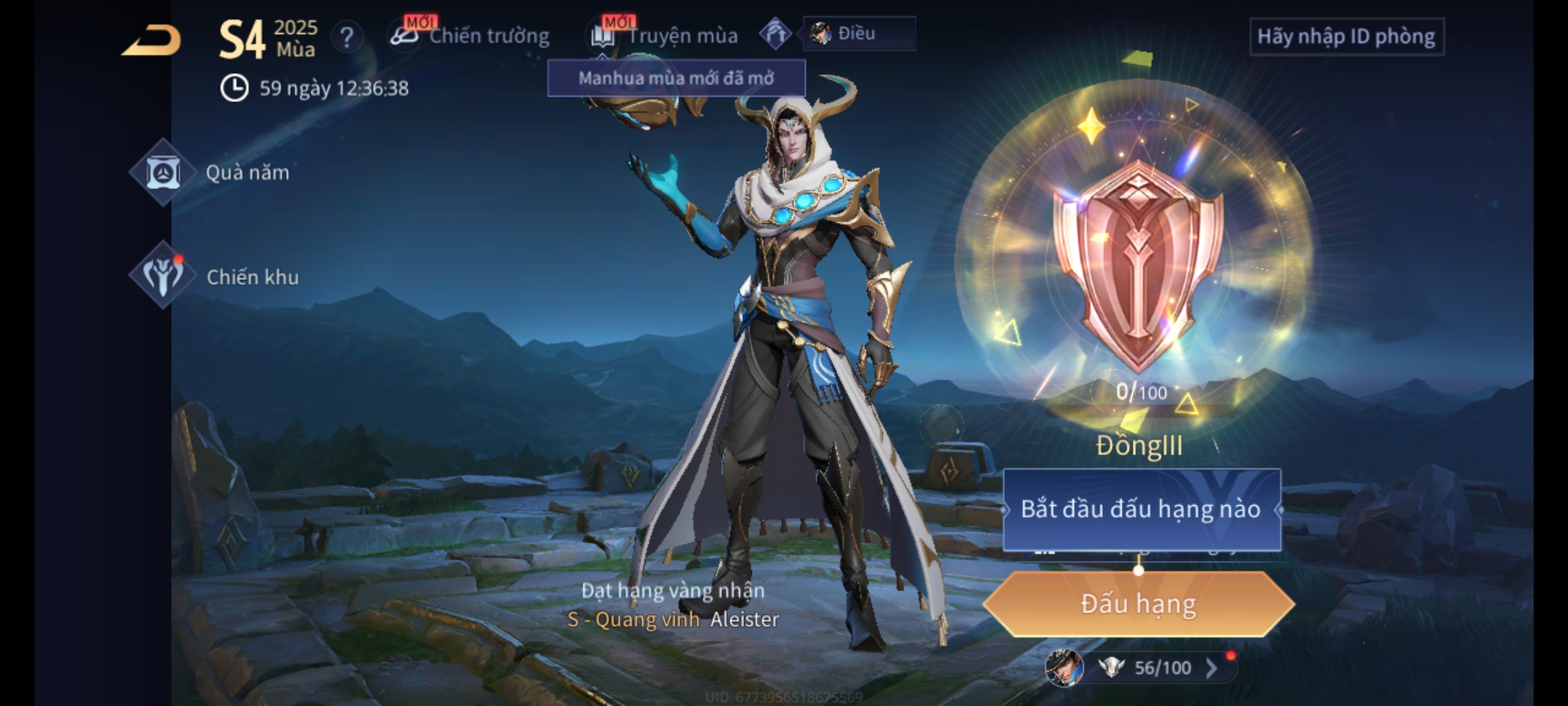
Task: Open Chiến trường from the top bar
Action: 472,36
